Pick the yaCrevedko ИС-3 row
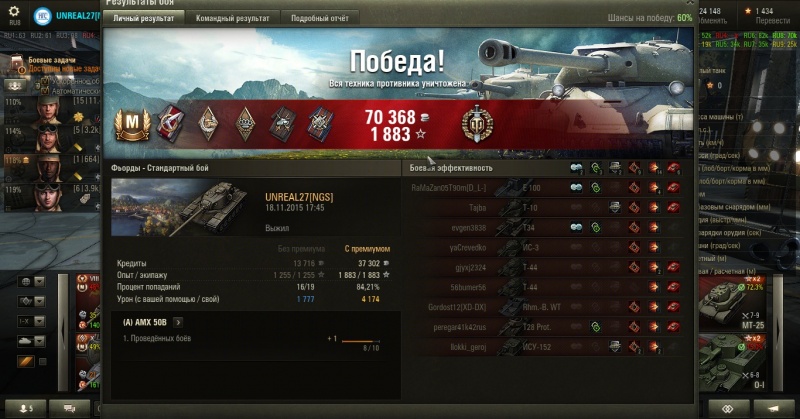The width and height of the screenshot is (800, 419). click(545, 247)
